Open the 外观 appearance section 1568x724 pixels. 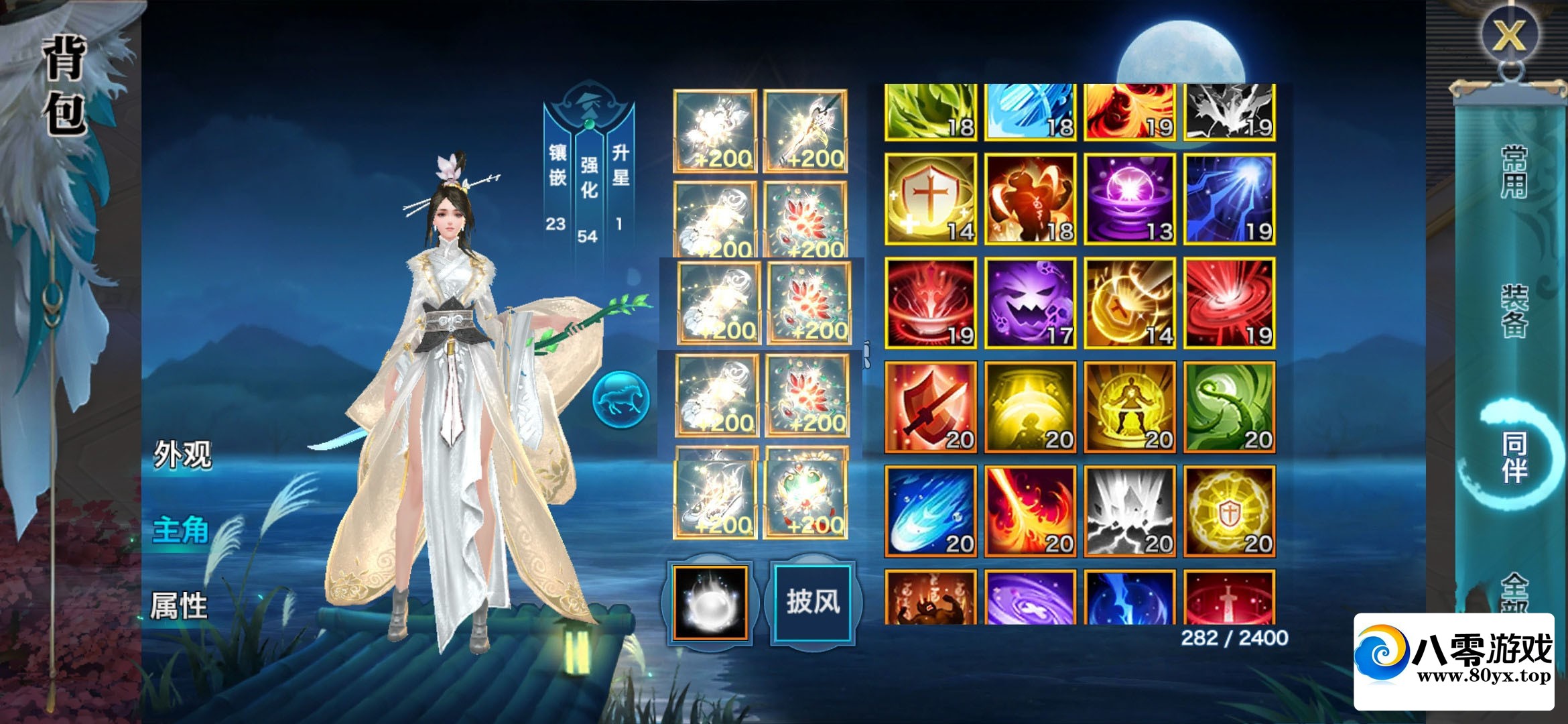coord(182,455)
